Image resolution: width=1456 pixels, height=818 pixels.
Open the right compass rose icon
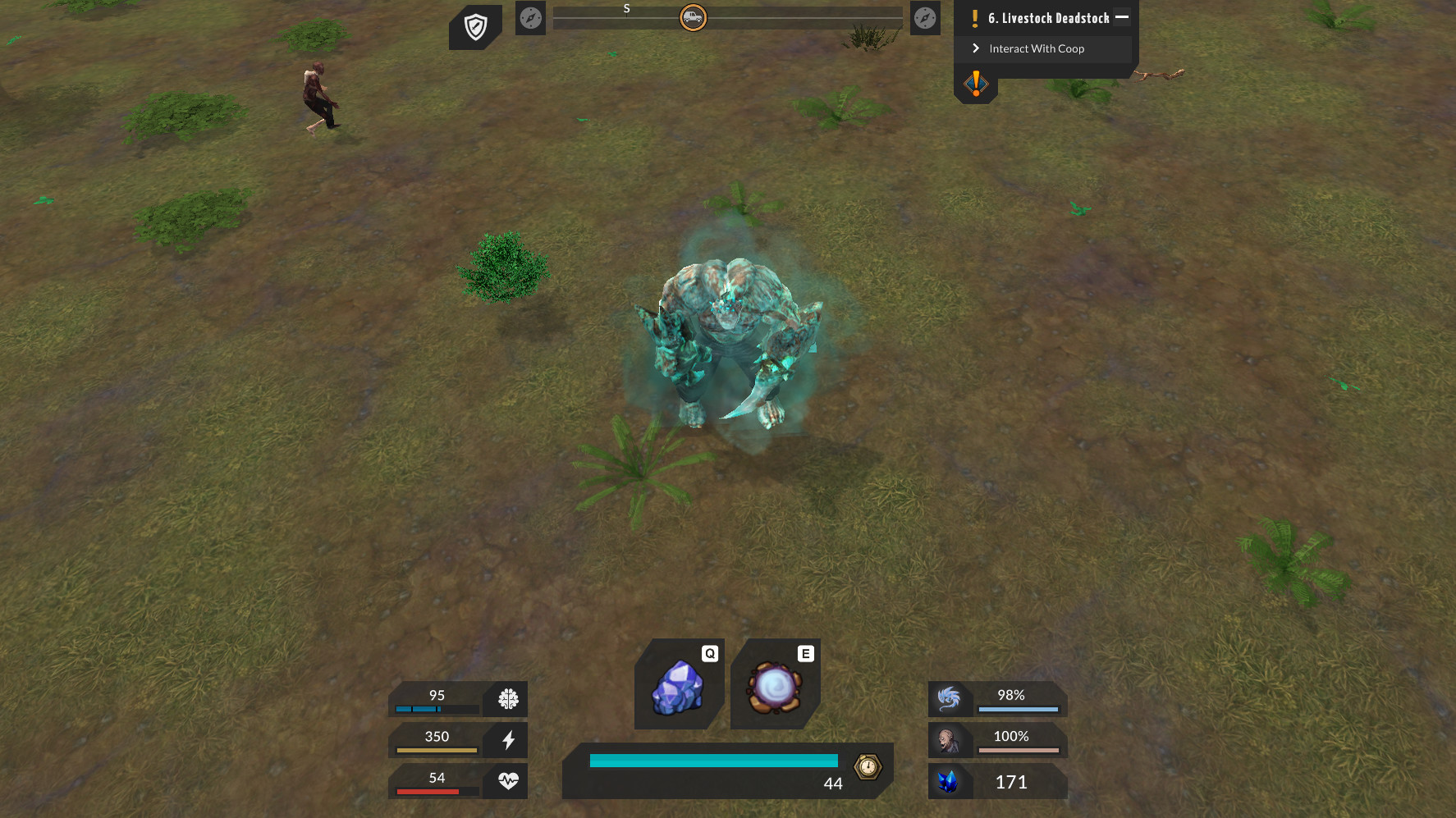(925, 18)
